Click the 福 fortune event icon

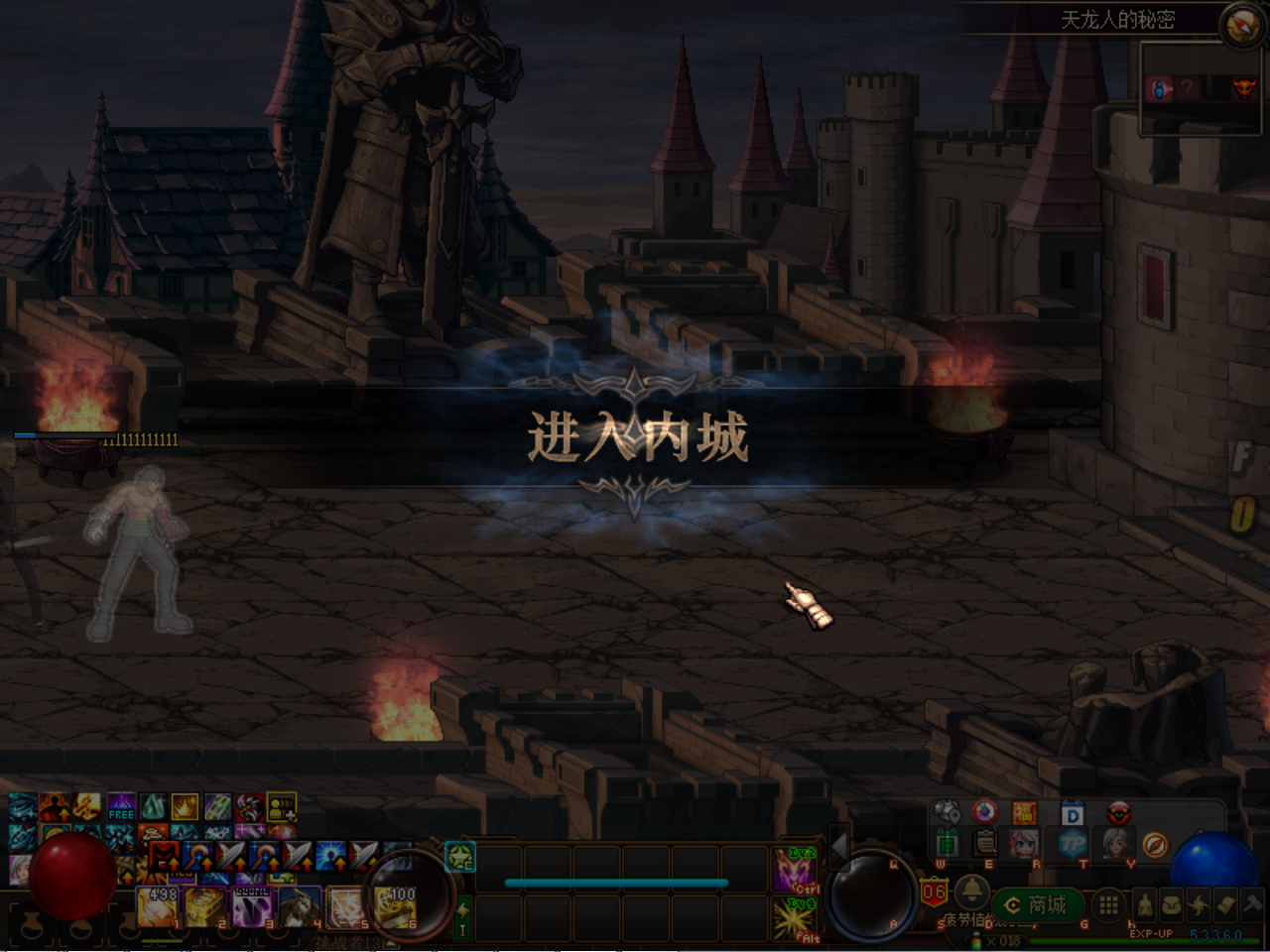click(1024, 811)
